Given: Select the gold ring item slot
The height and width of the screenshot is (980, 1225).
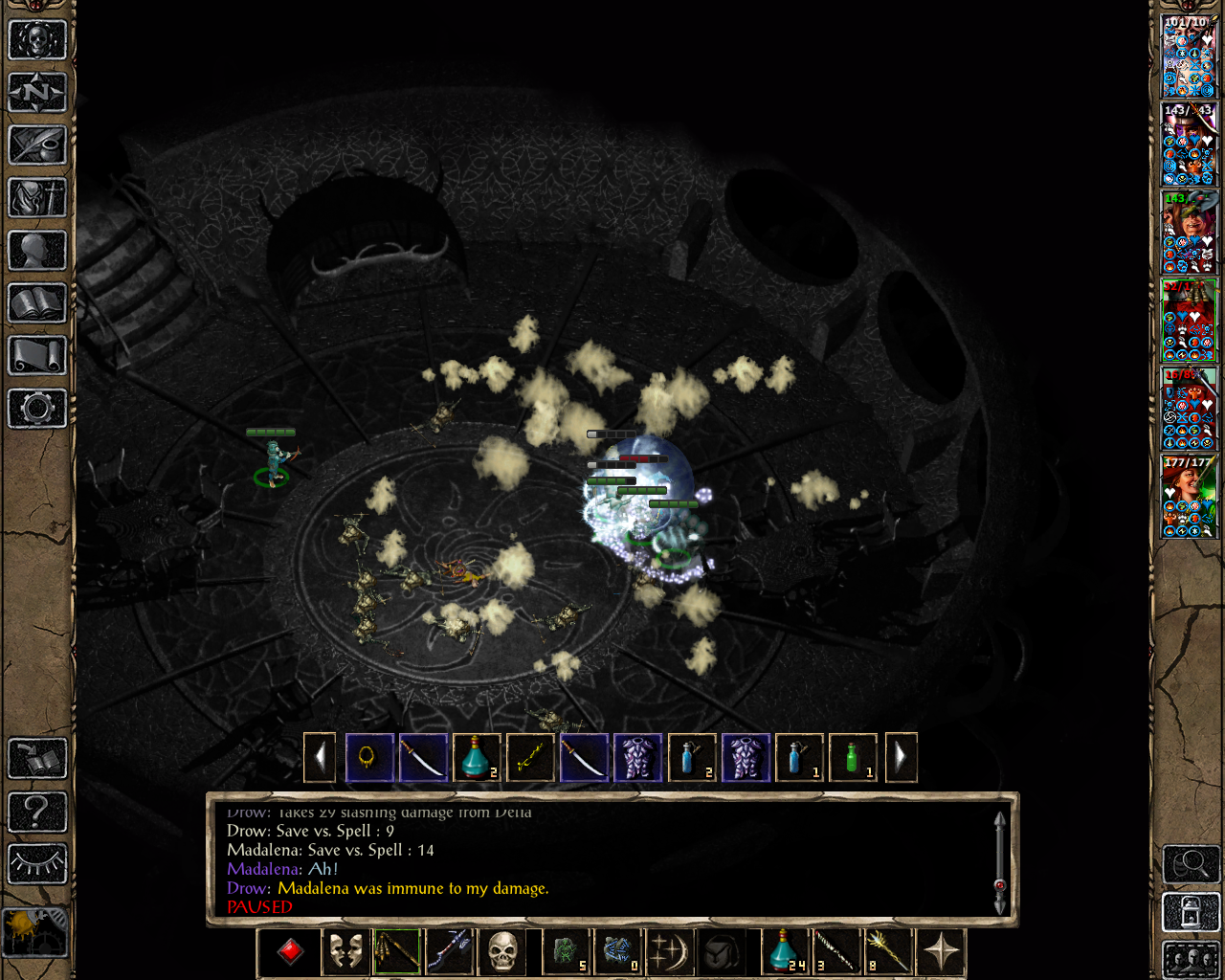Looking at the screenshot, I should (369, 758).
